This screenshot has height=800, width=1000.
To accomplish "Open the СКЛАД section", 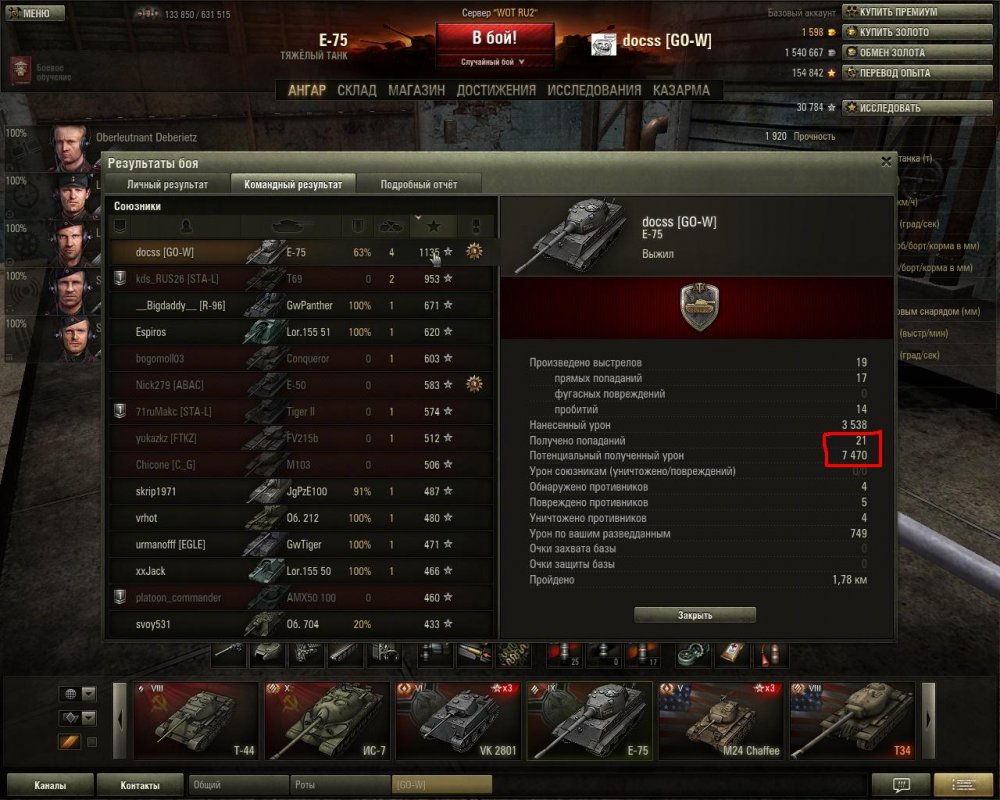I will pyautogui.click(x=357, y=90).
